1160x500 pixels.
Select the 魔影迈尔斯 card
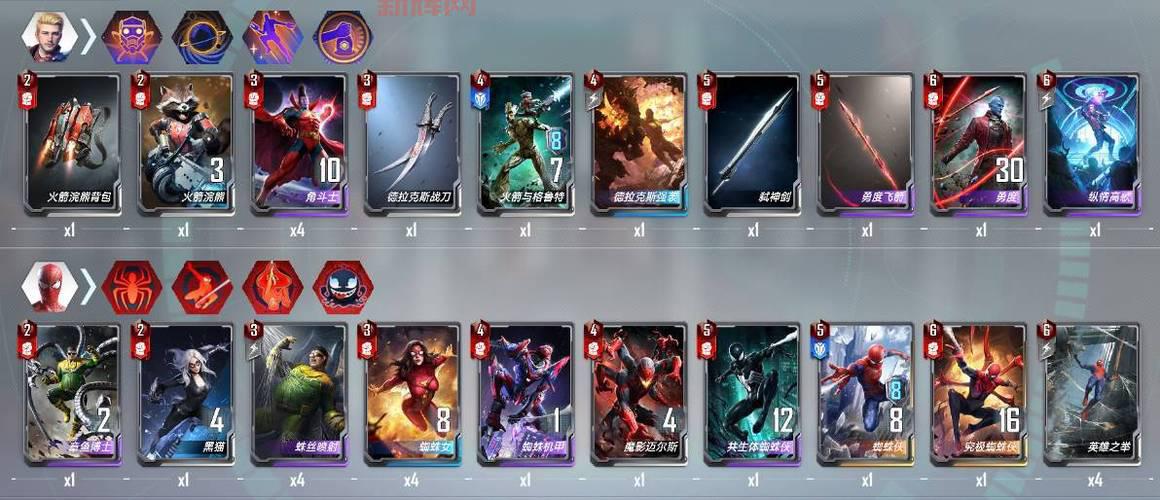[639, 393]
